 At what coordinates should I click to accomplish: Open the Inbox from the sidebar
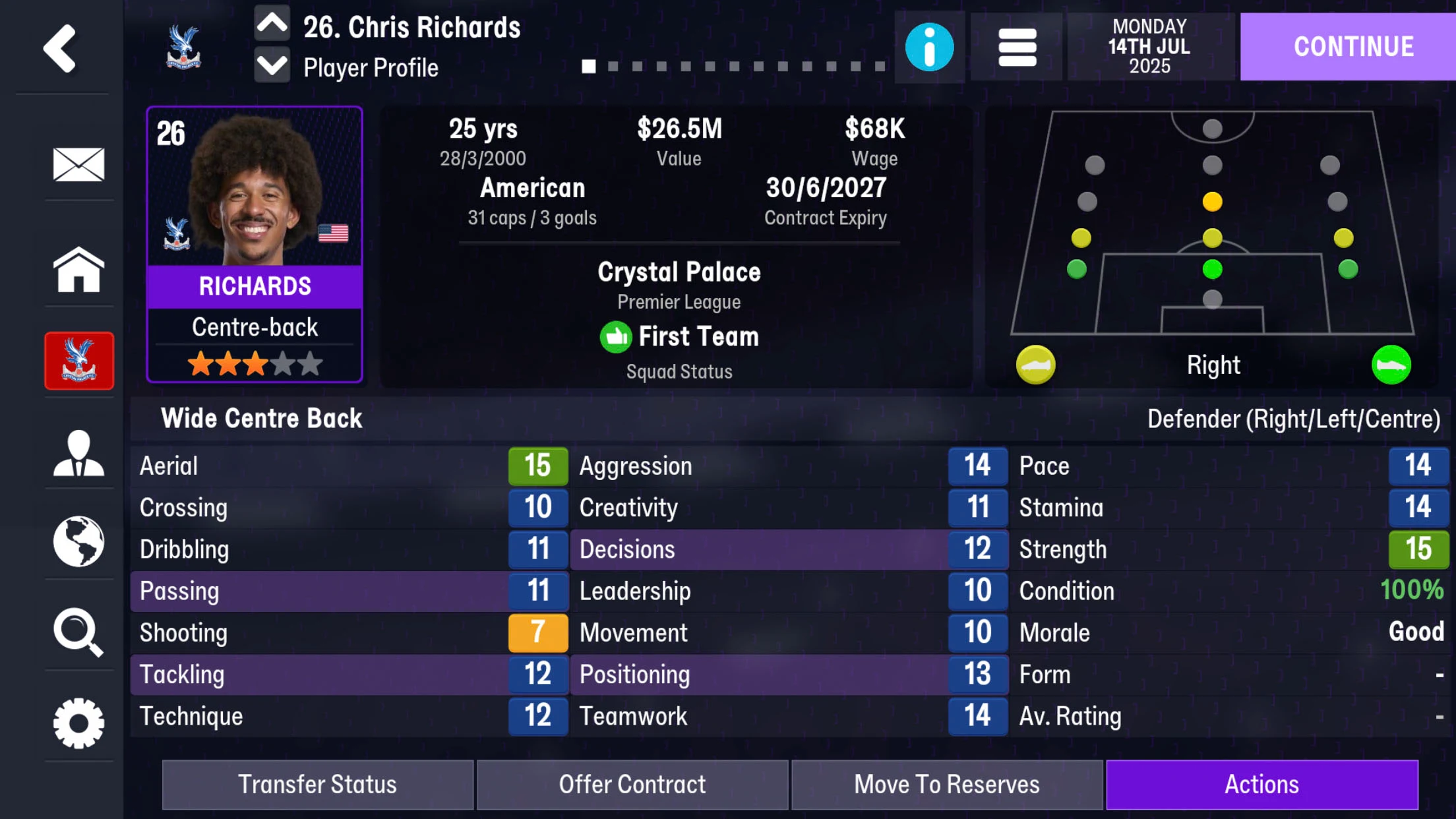78,166
